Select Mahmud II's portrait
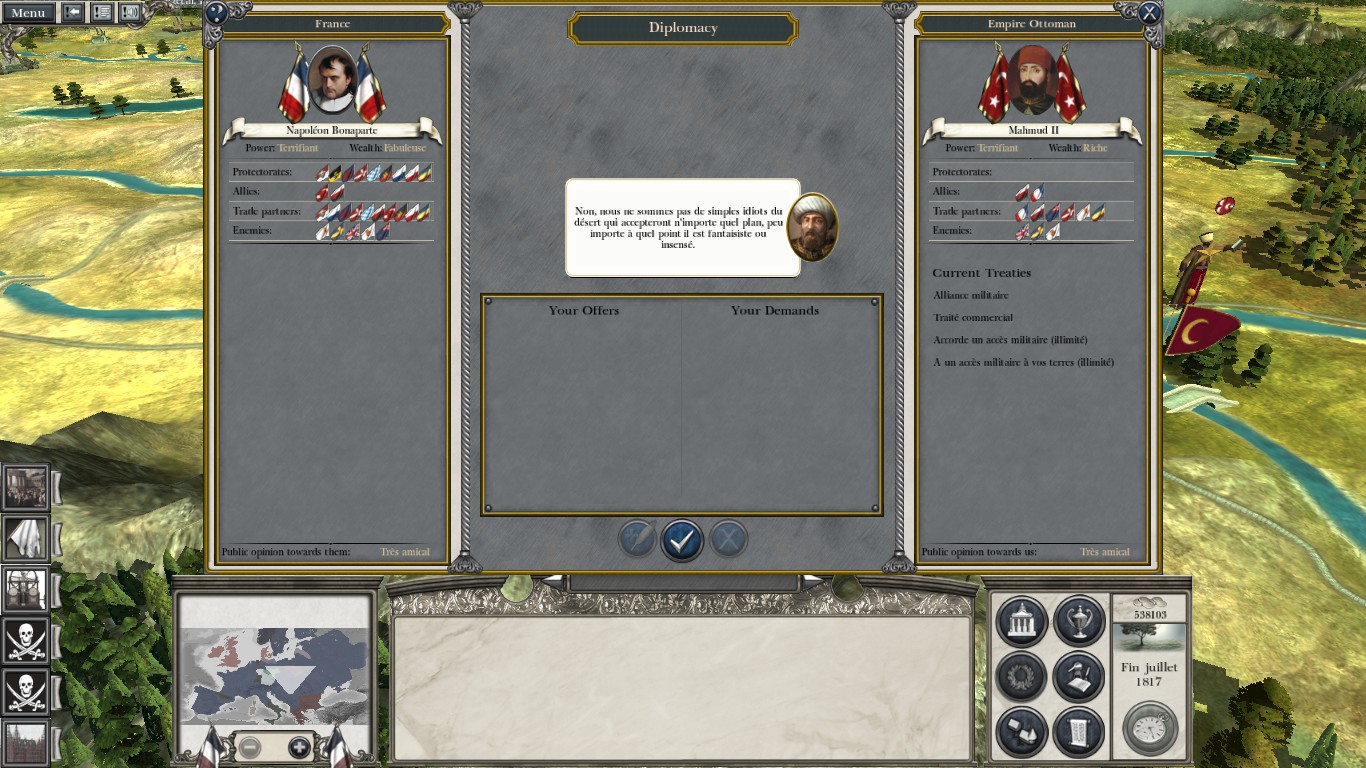This screenshot has height=768, width=1366. pyautogui.click(x=1032, y=80)
